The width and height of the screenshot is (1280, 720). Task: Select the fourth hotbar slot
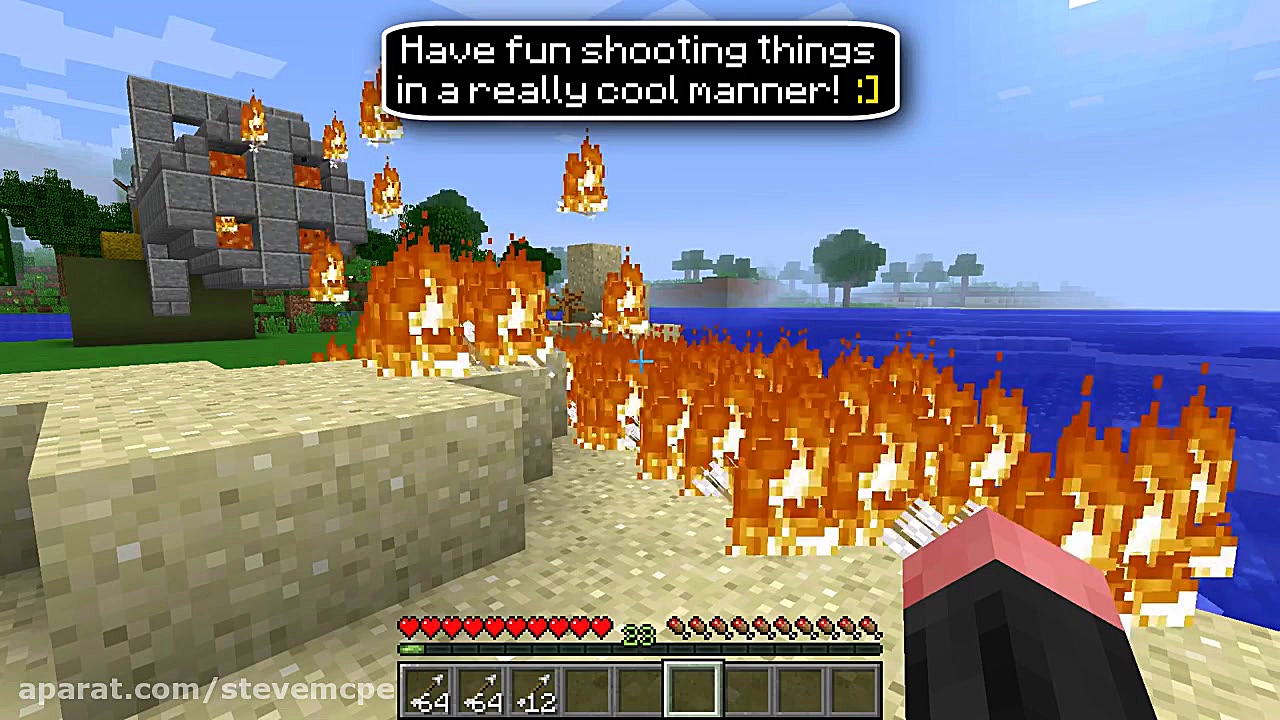click(588, 688)
